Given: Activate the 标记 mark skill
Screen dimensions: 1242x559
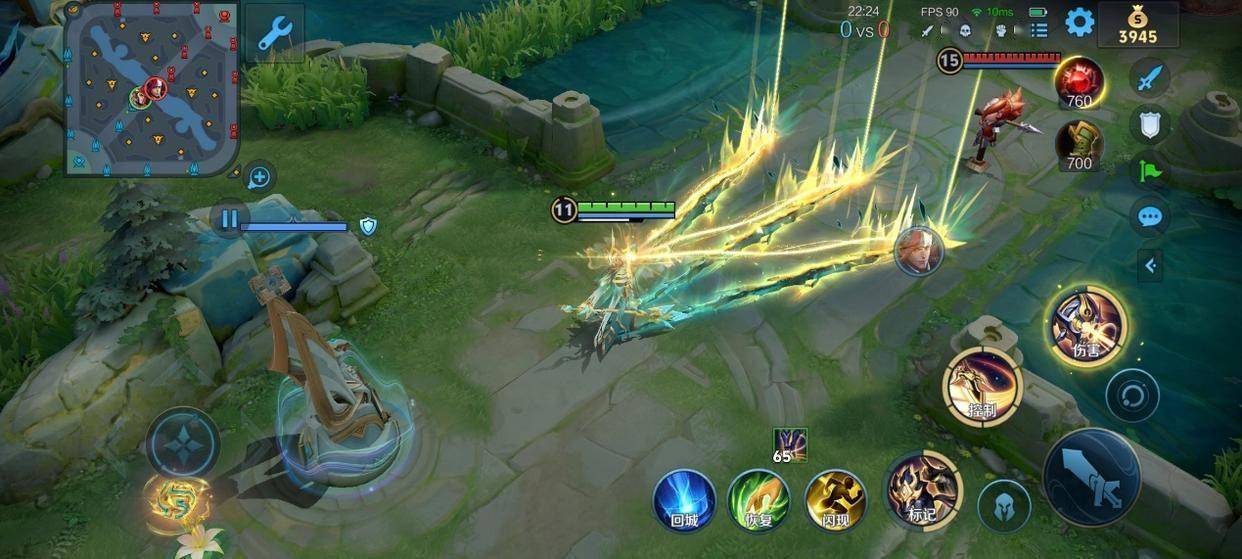Looking at the screenshot, I should (922, 490).
